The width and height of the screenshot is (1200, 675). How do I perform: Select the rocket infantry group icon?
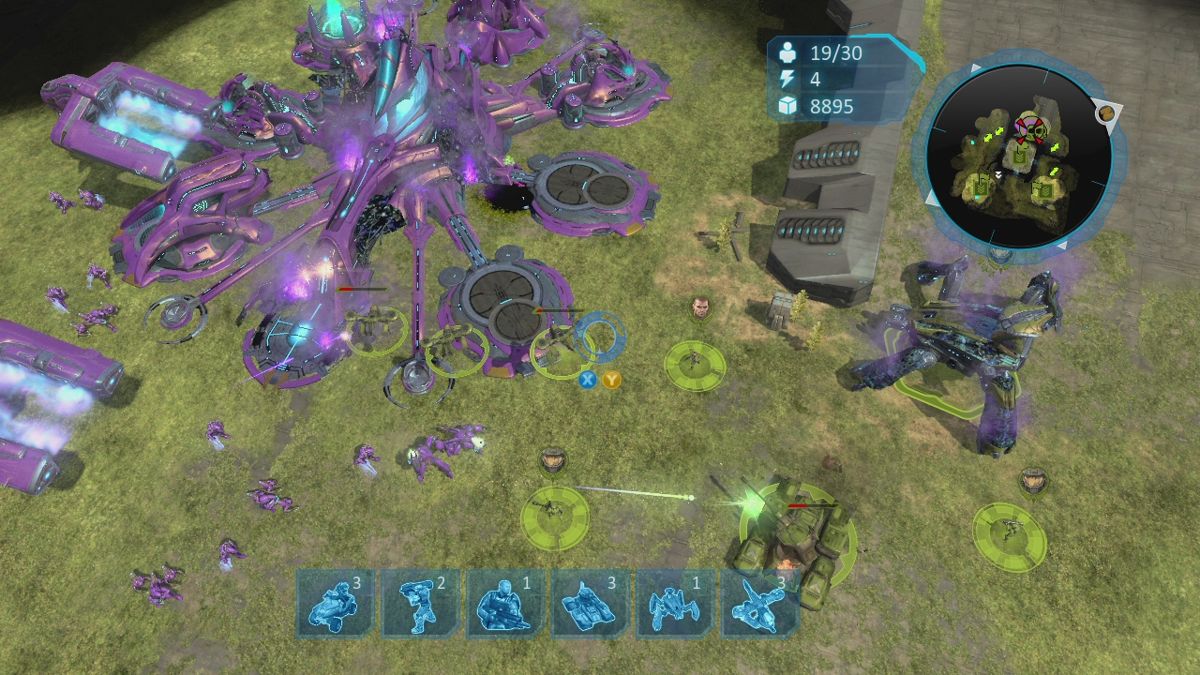tap(421, 603)
